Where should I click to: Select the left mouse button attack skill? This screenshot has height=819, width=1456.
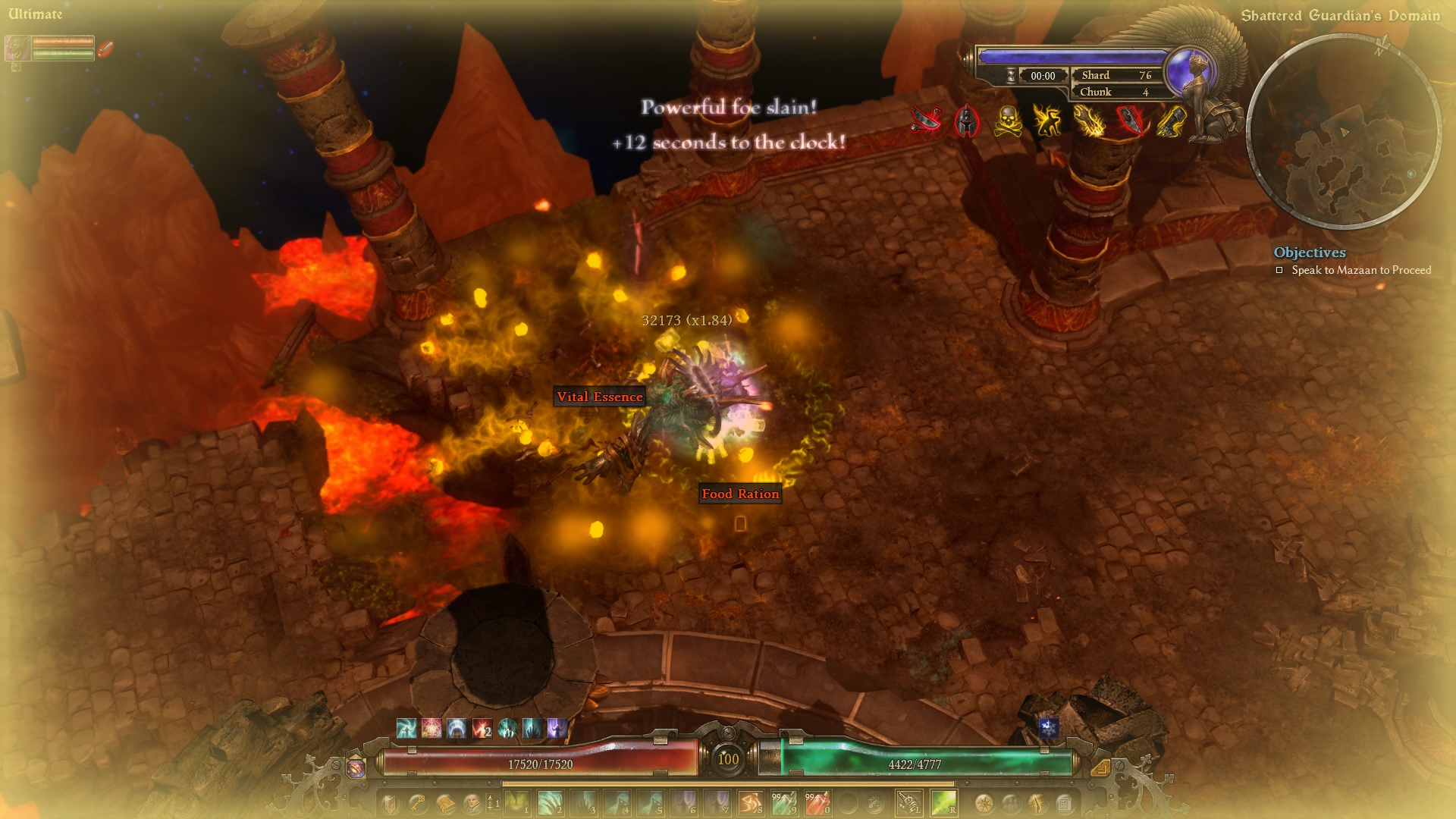coord(909,802)
